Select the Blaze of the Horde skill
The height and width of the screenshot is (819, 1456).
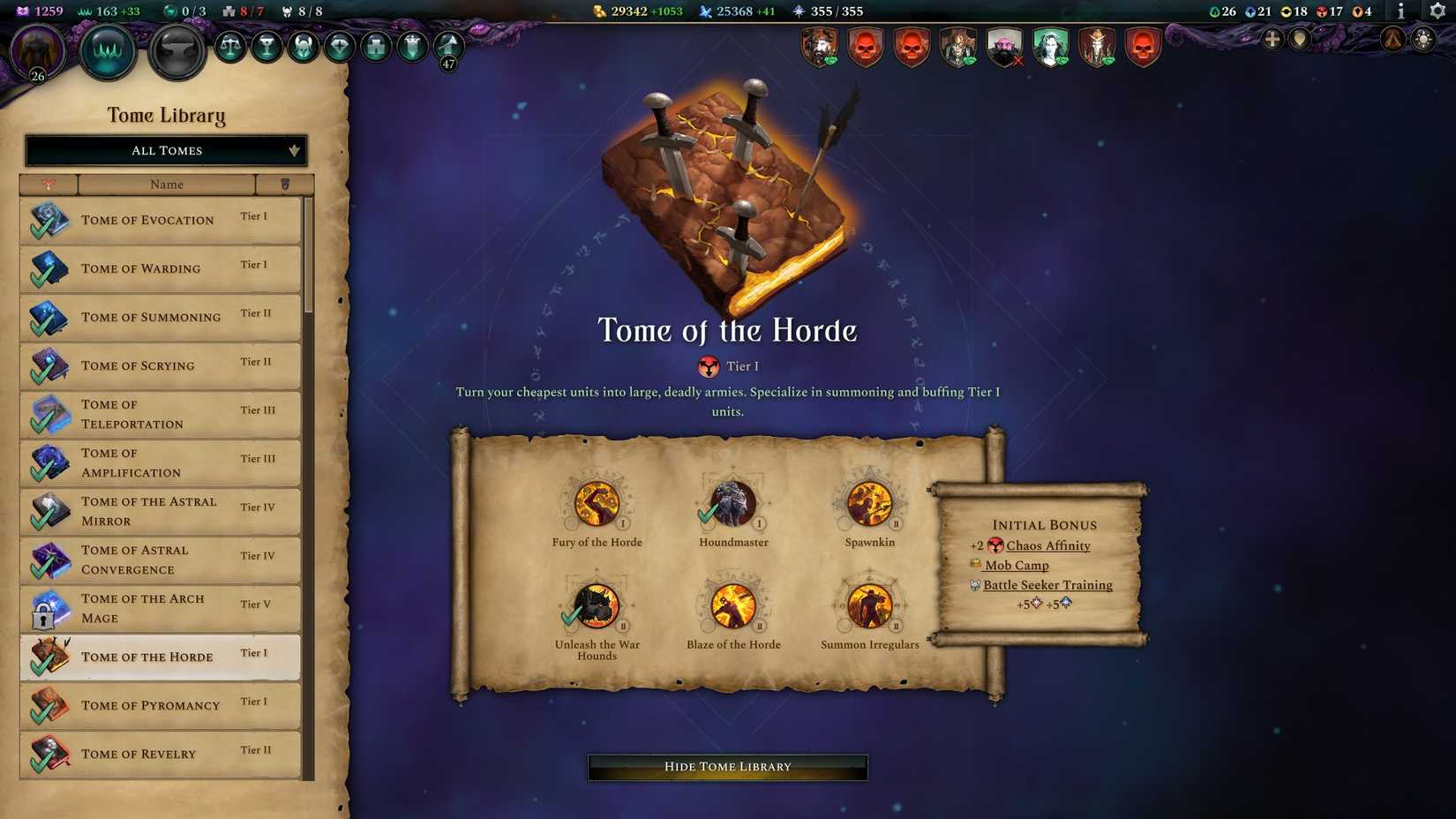(x=732, y=607)
